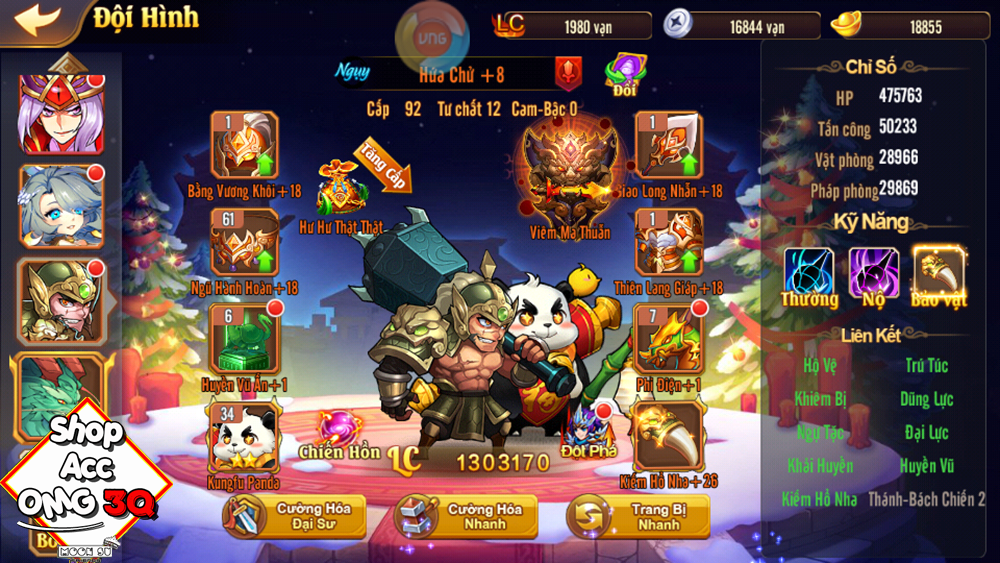Image resolution: width=1000 pixels, height=563 pixels.
Task: Activate Trang Bị Nhanh quick equip
Action: (638, 517)
